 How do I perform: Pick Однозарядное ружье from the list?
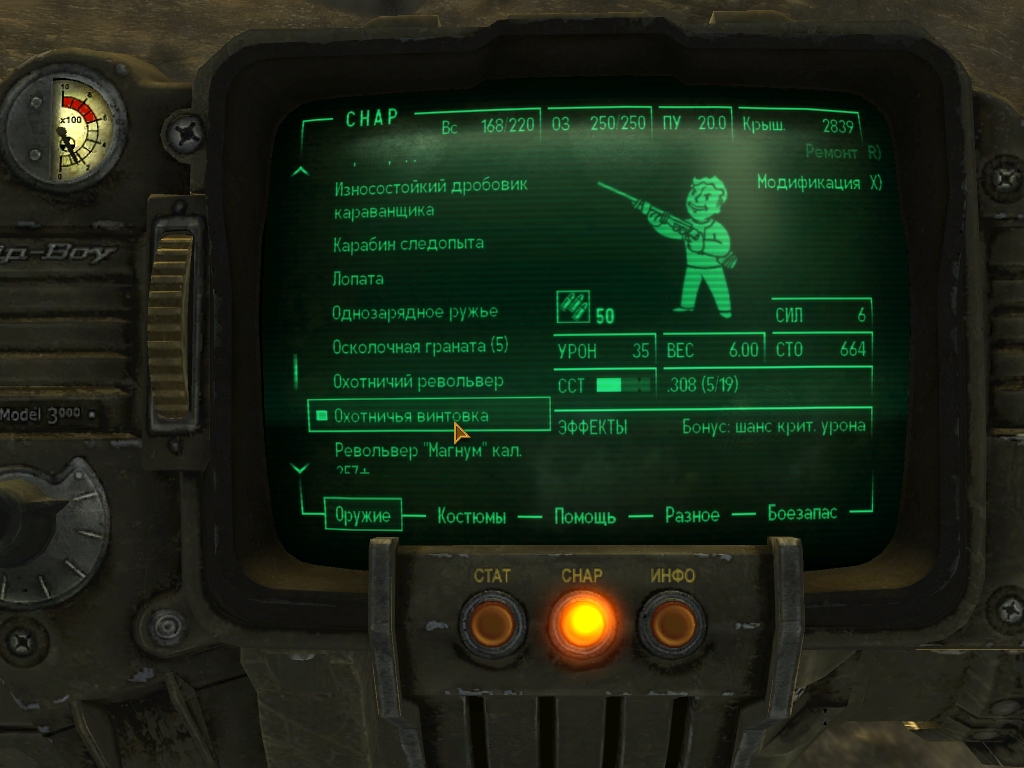pyautogui.click(x=415, y=313)
